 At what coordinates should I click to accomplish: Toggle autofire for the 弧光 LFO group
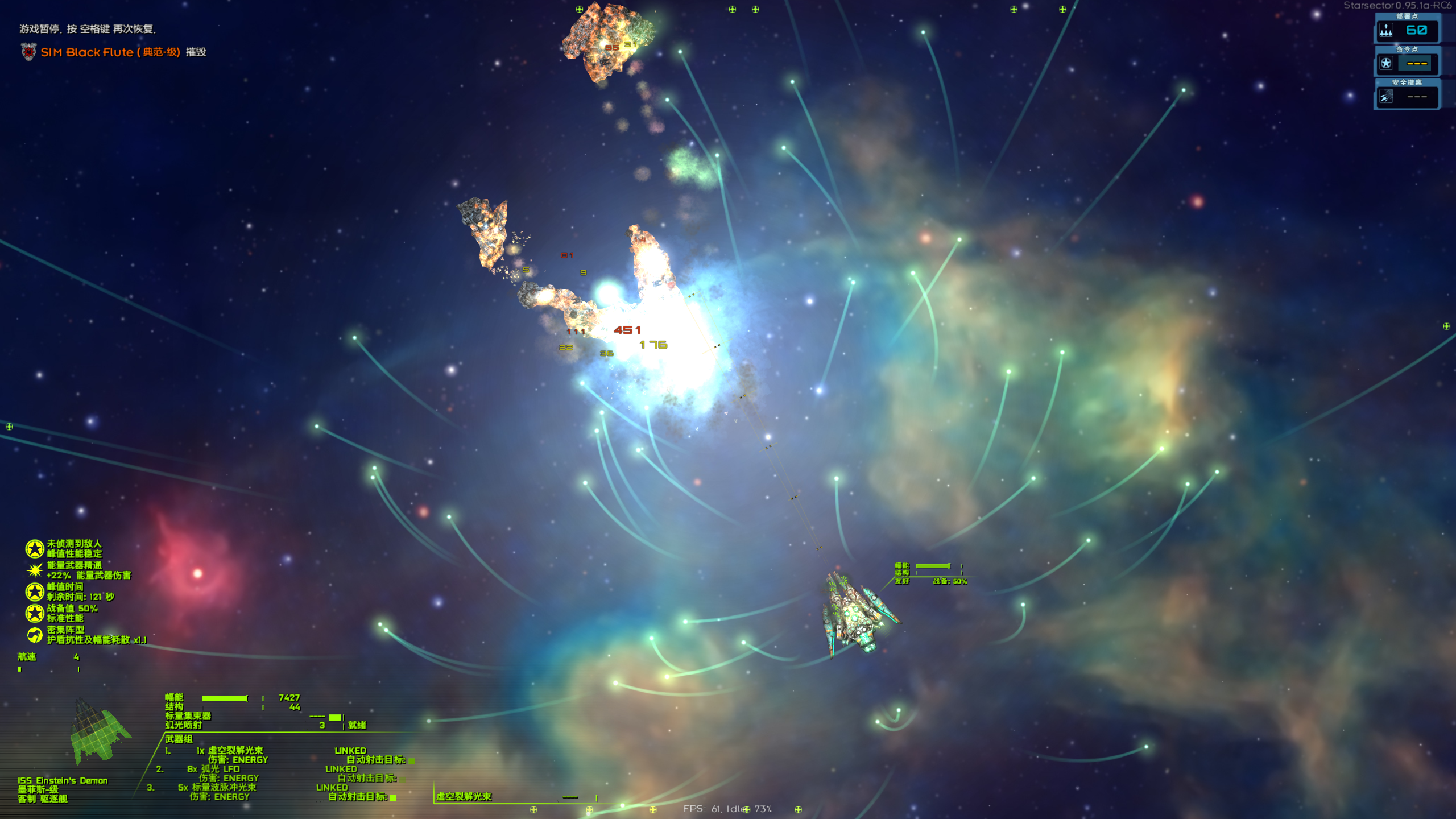click(403, 779)
